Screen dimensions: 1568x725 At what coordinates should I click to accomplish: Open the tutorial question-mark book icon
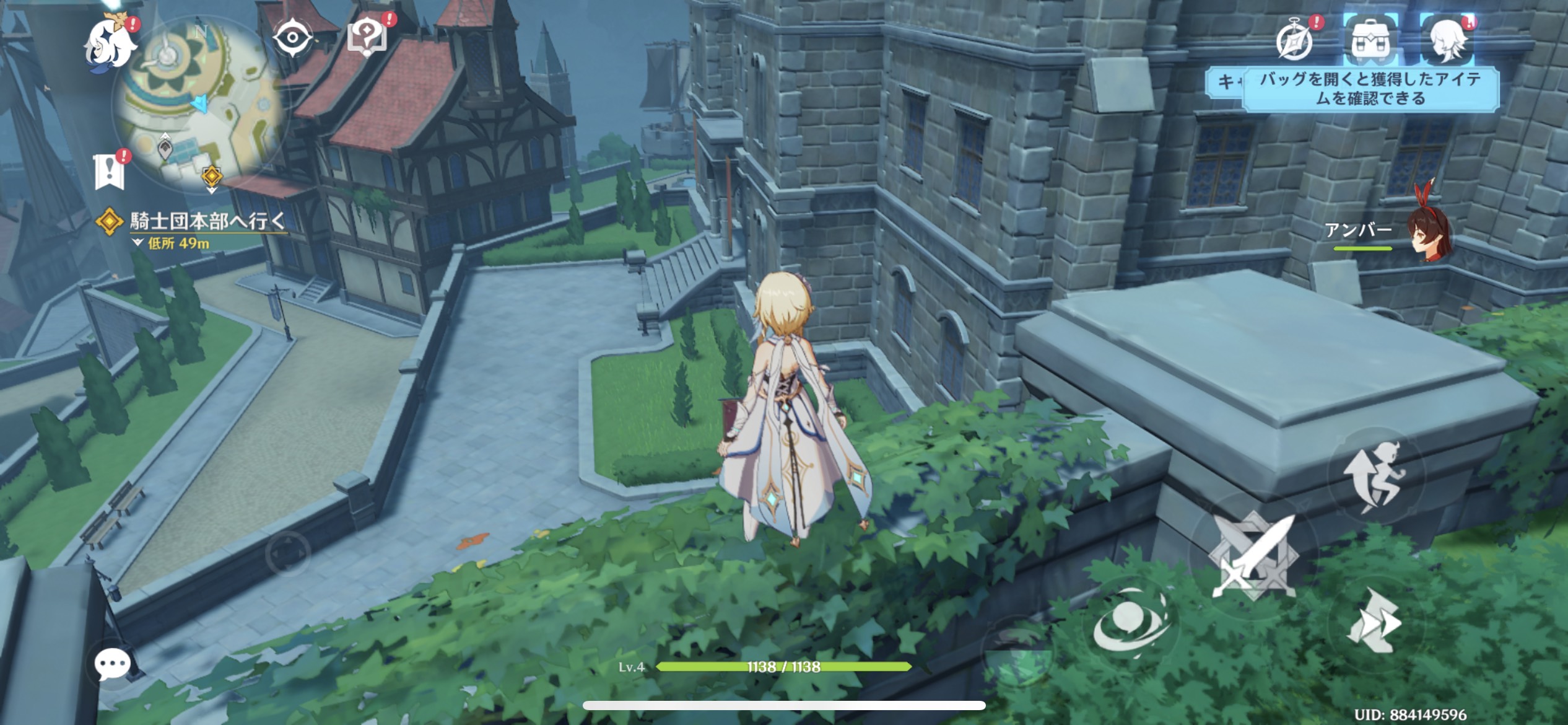click(368, 37)
